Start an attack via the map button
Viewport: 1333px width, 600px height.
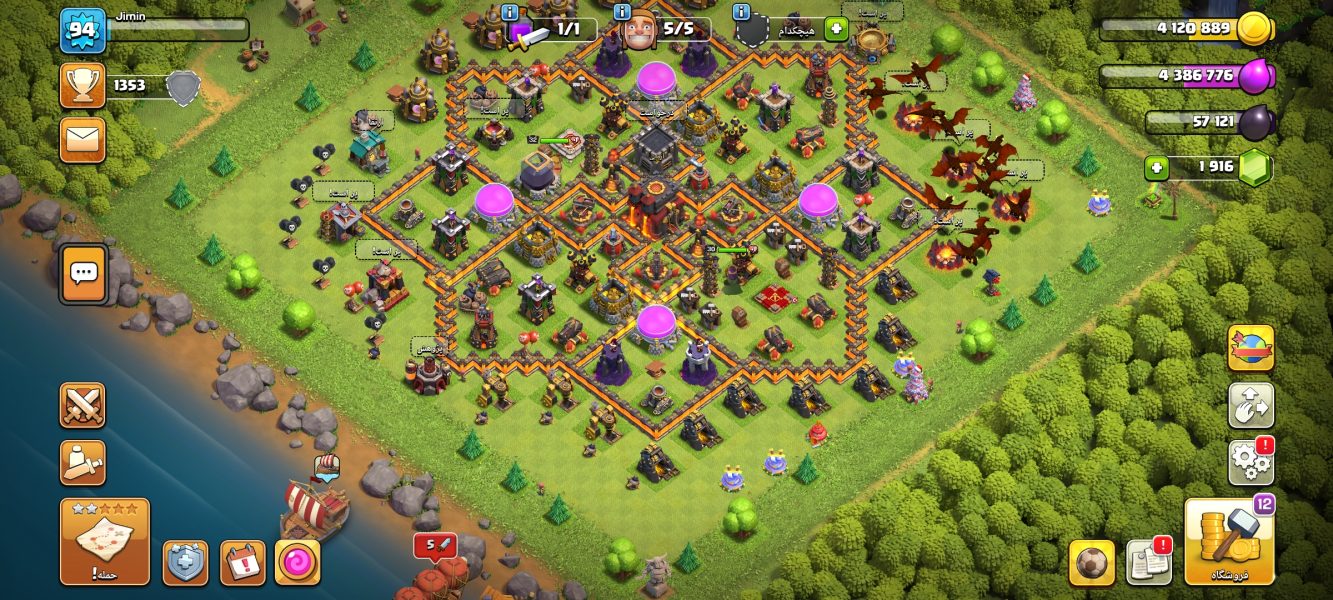[105, 541]
